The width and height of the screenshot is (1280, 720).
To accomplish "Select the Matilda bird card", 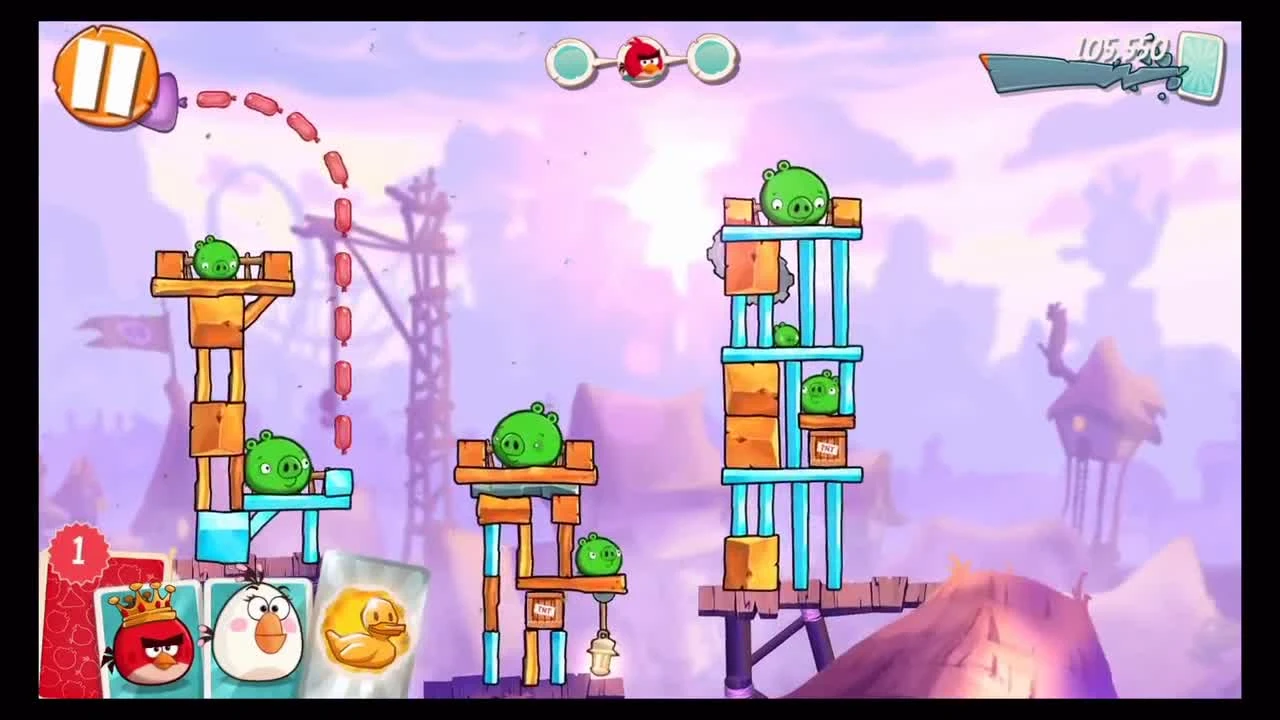I will (258, 635).
